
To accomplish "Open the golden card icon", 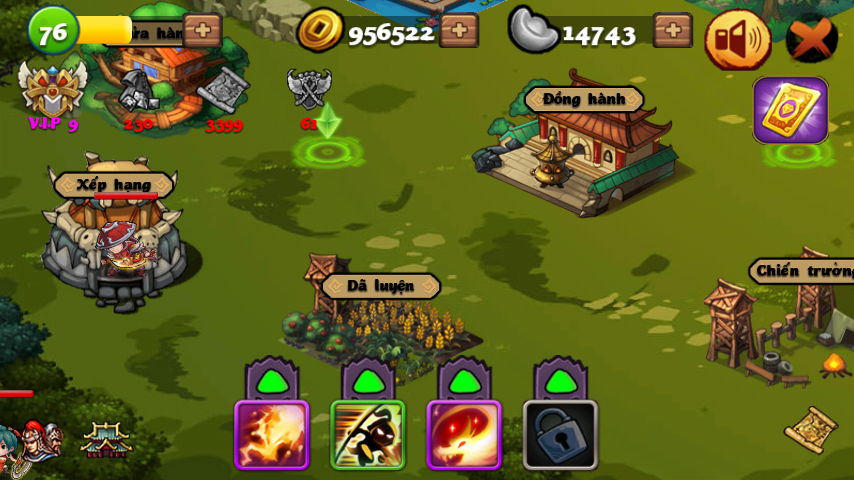I will coord(790,110).
